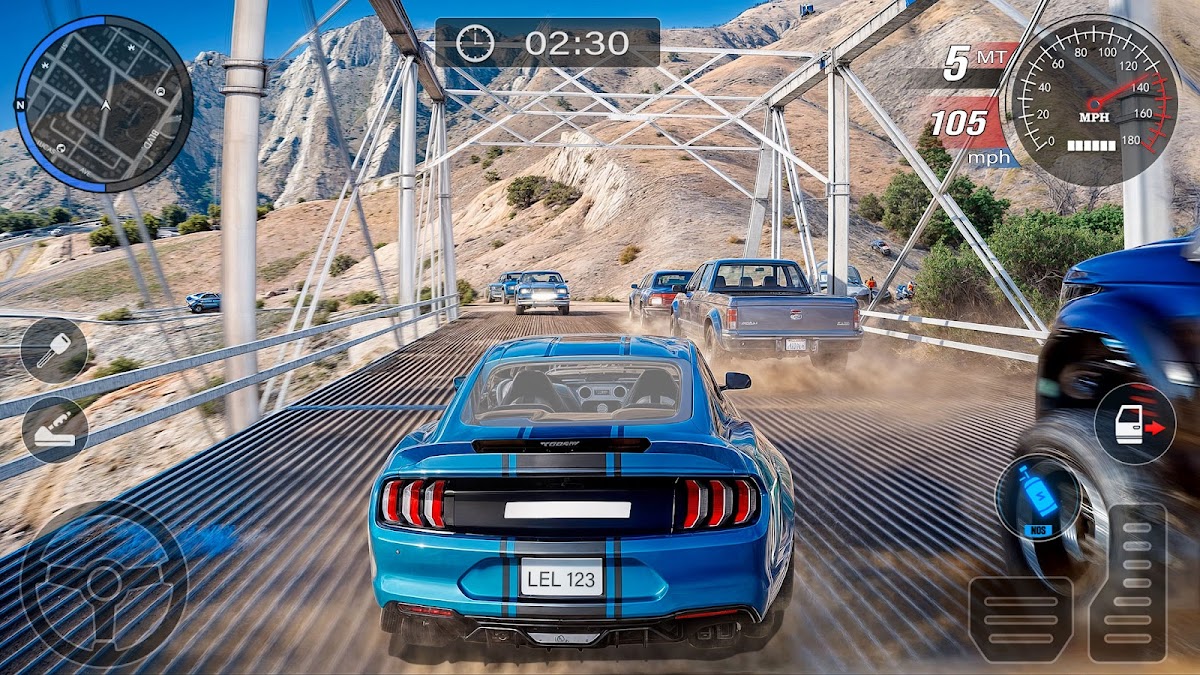Tap the car key ignition button
This screenshot has width=1200, height=675.
coord(54,351)
